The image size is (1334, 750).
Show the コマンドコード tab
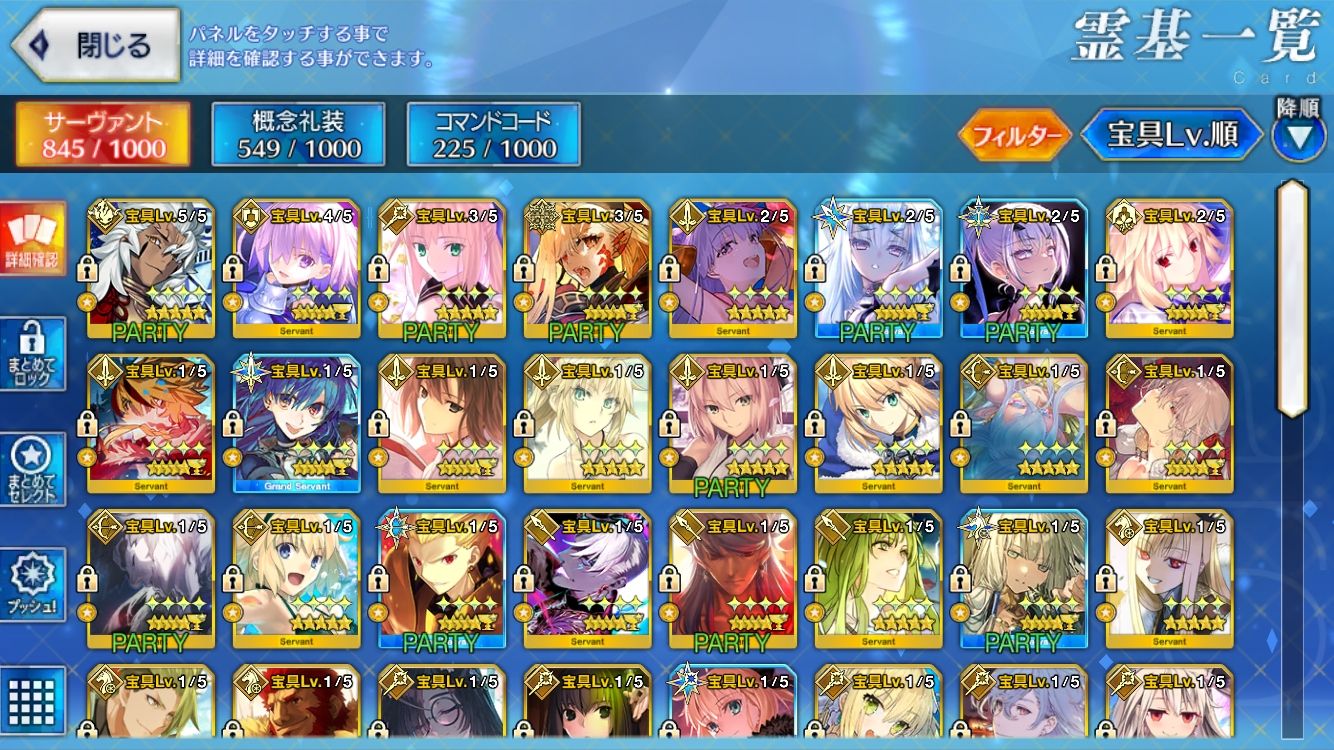coord(494,135)
